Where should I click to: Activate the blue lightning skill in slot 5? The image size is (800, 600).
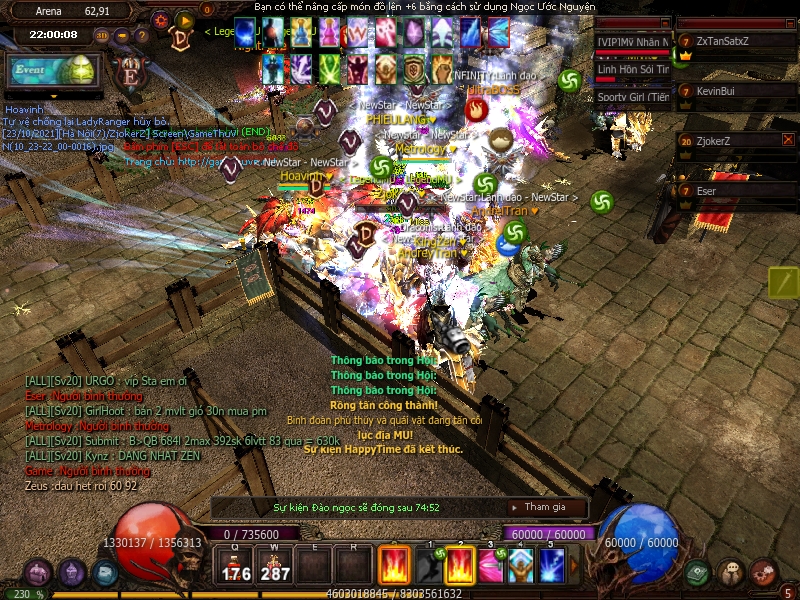552,566
